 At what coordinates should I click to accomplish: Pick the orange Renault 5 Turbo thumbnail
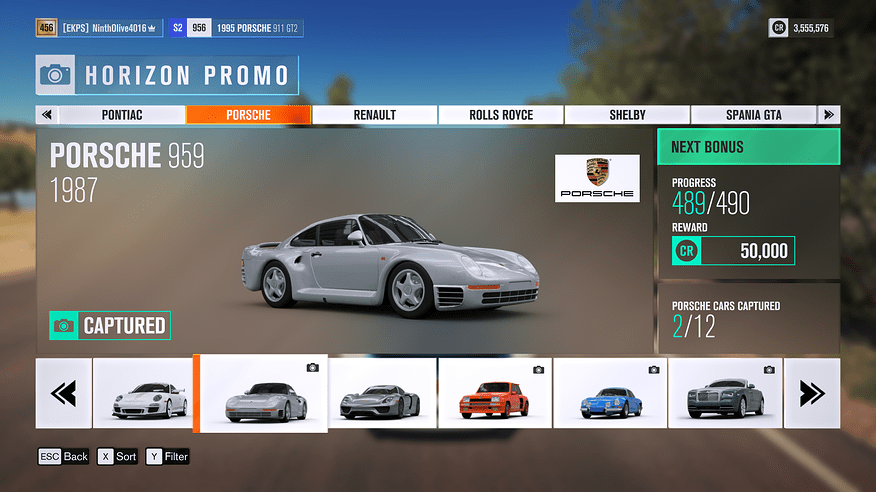click(494, 393)
